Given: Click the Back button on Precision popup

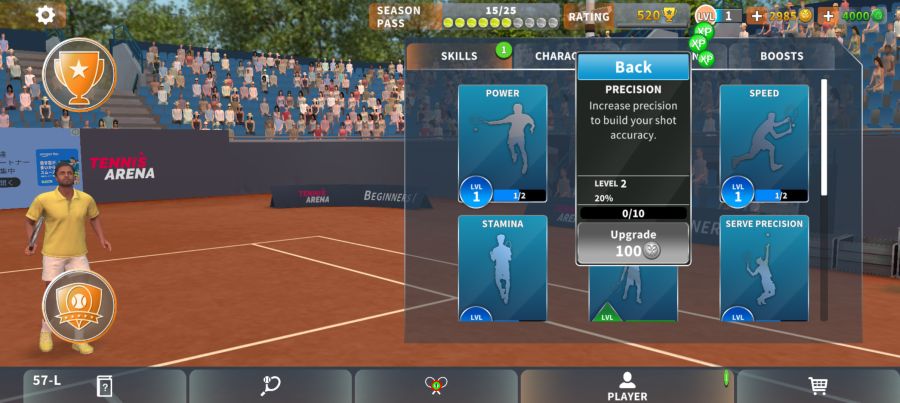Looking at the screenshot, I should (x=633, y=67).
